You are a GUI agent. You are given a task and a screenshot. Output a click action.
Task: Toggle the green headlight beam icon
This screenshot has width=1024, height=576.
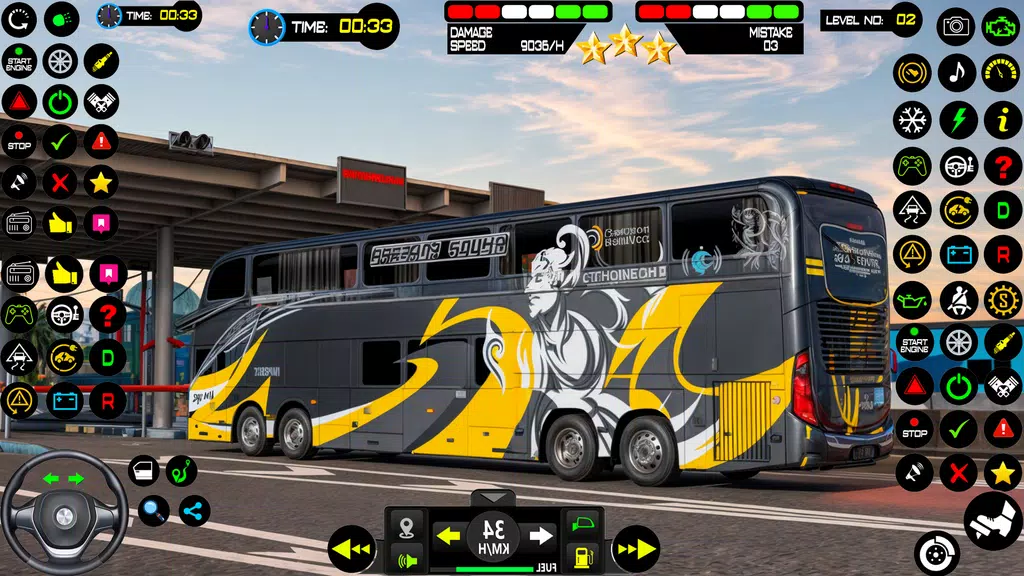point(61,18)
